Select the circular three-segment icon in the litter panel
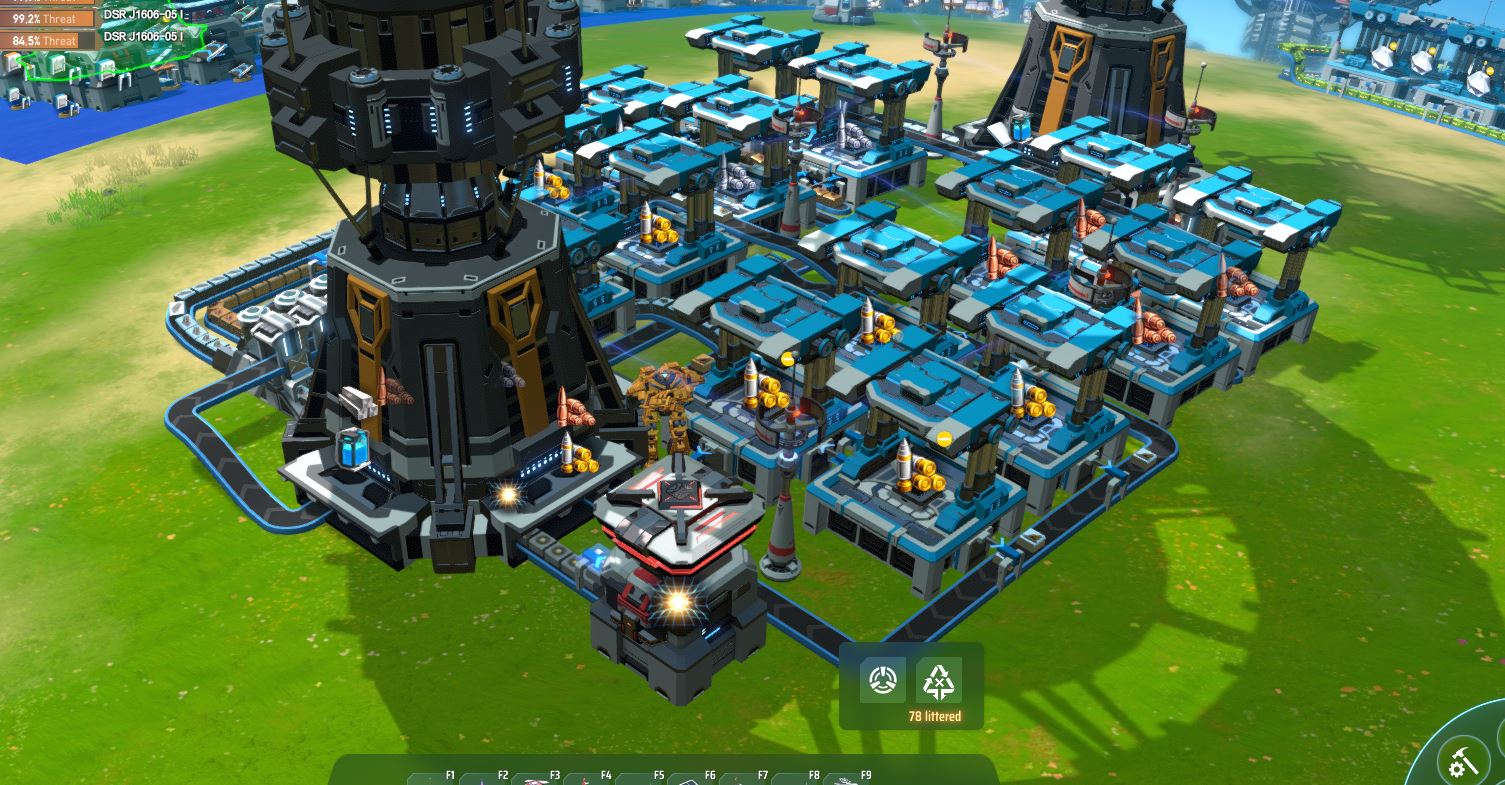The image size is (1505, 785). [x=883, y=681]
